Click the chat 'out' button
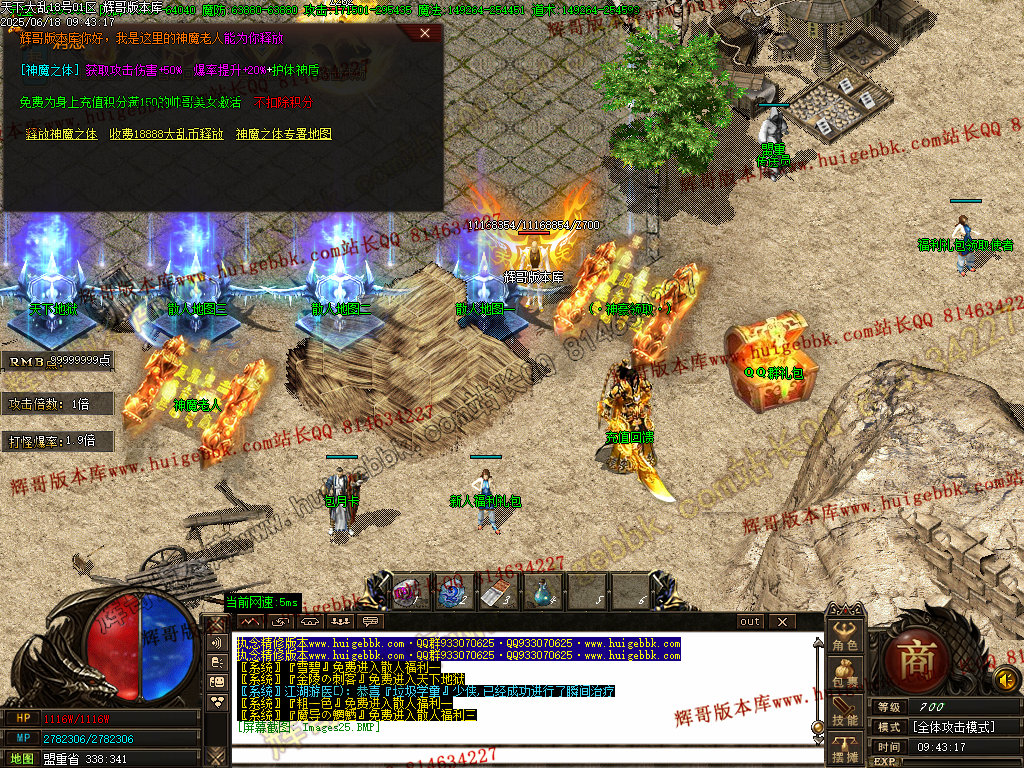 coord(750,621)
